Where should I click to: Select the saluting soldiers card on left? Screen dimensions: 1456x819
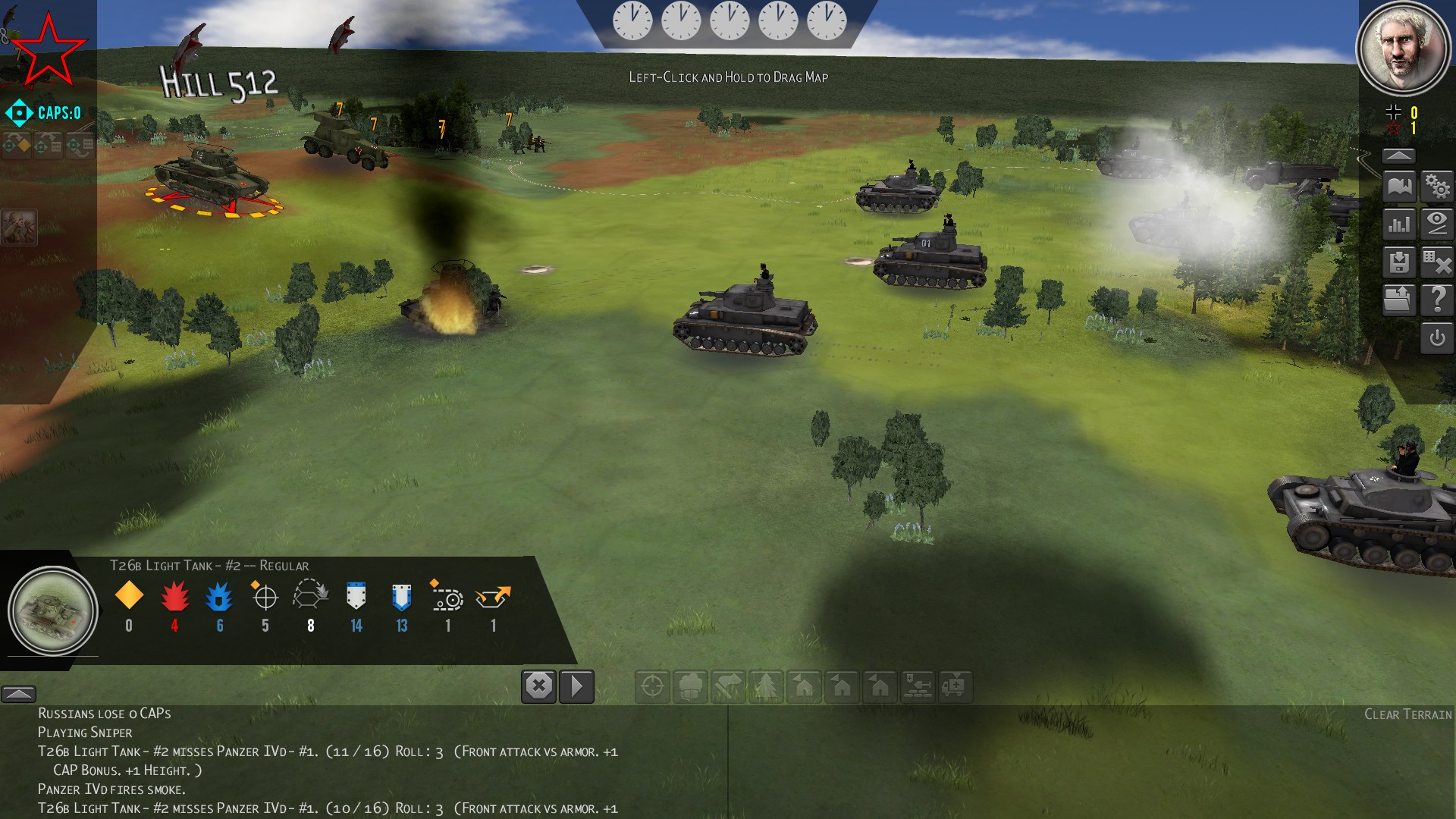(x=18, y=227)
